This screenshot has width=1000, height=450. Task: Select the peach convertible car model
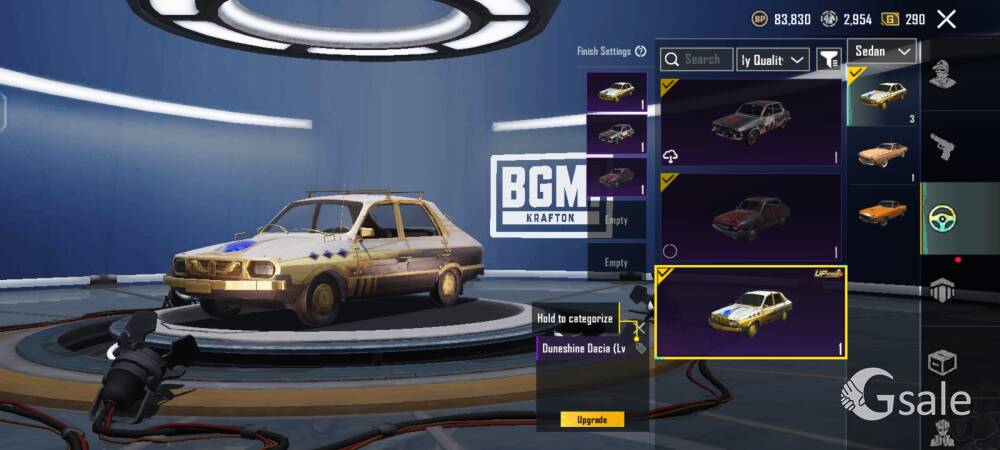(x=883, y=155)
